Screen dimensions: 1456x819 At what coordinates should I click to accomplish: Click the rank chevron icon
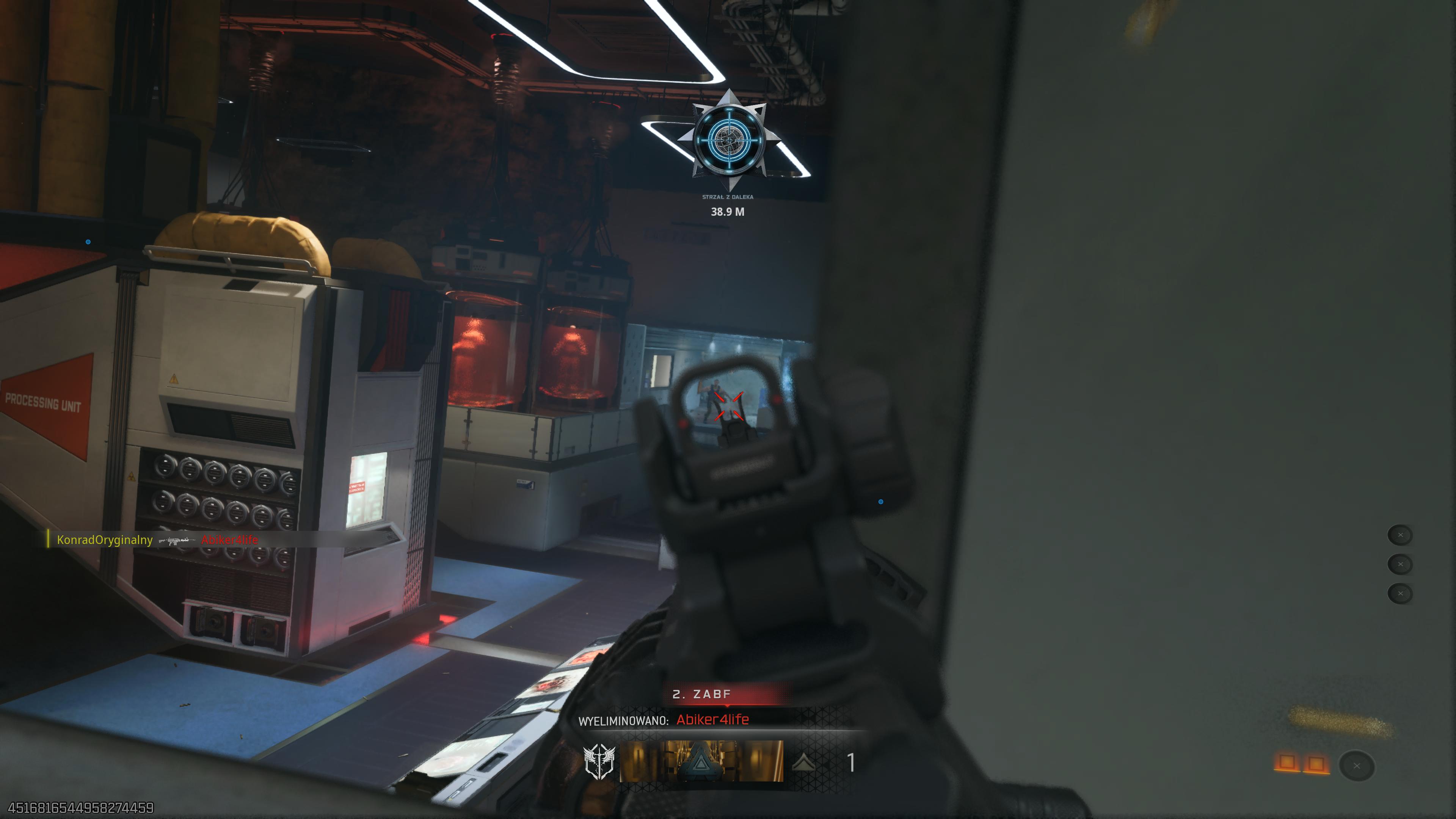[803, 763]
